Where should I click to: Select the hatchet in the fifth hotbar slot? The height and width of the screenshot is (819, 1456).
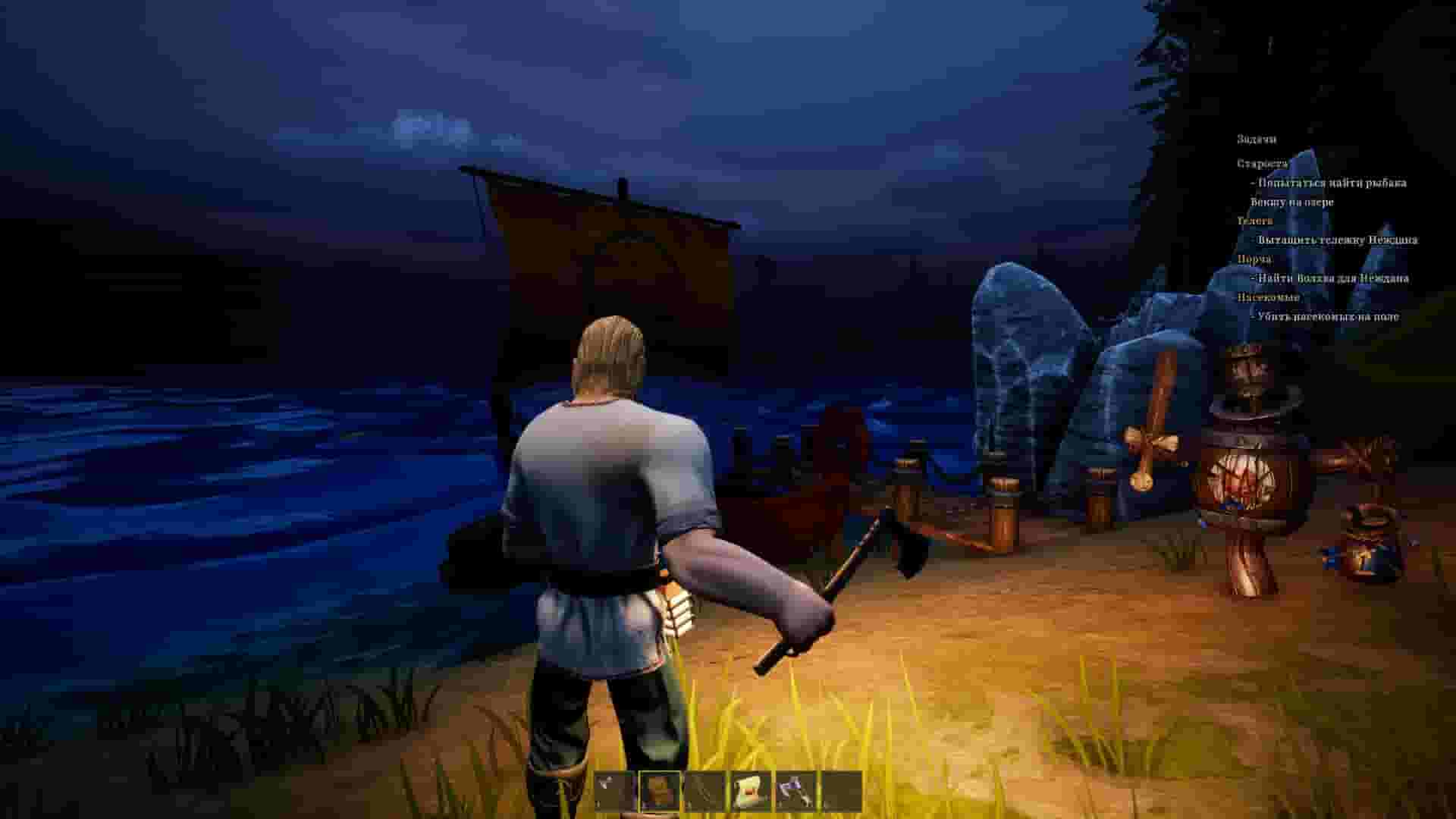795,790
